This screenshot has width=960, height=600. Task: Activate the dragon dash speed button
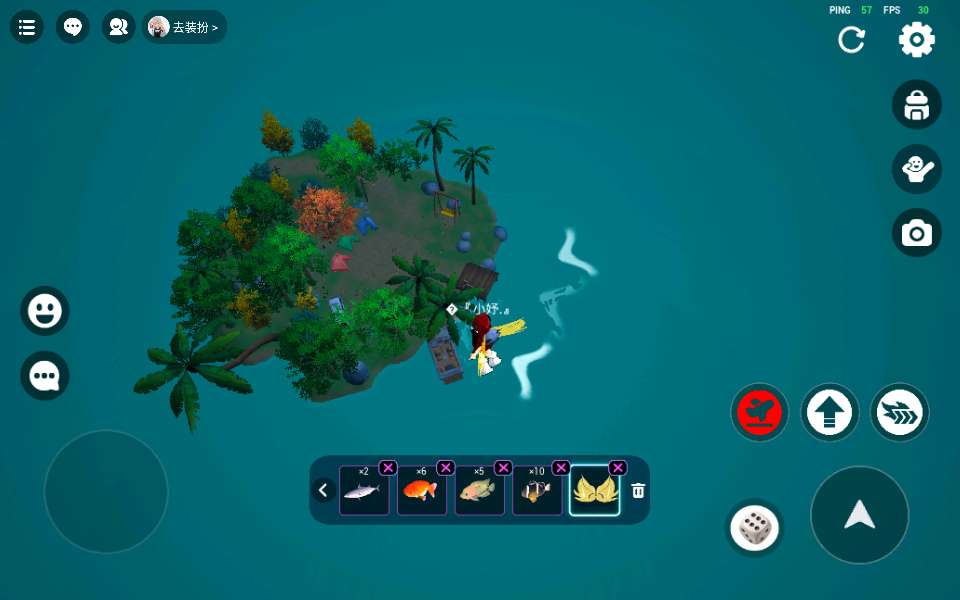tap(900, 412)
